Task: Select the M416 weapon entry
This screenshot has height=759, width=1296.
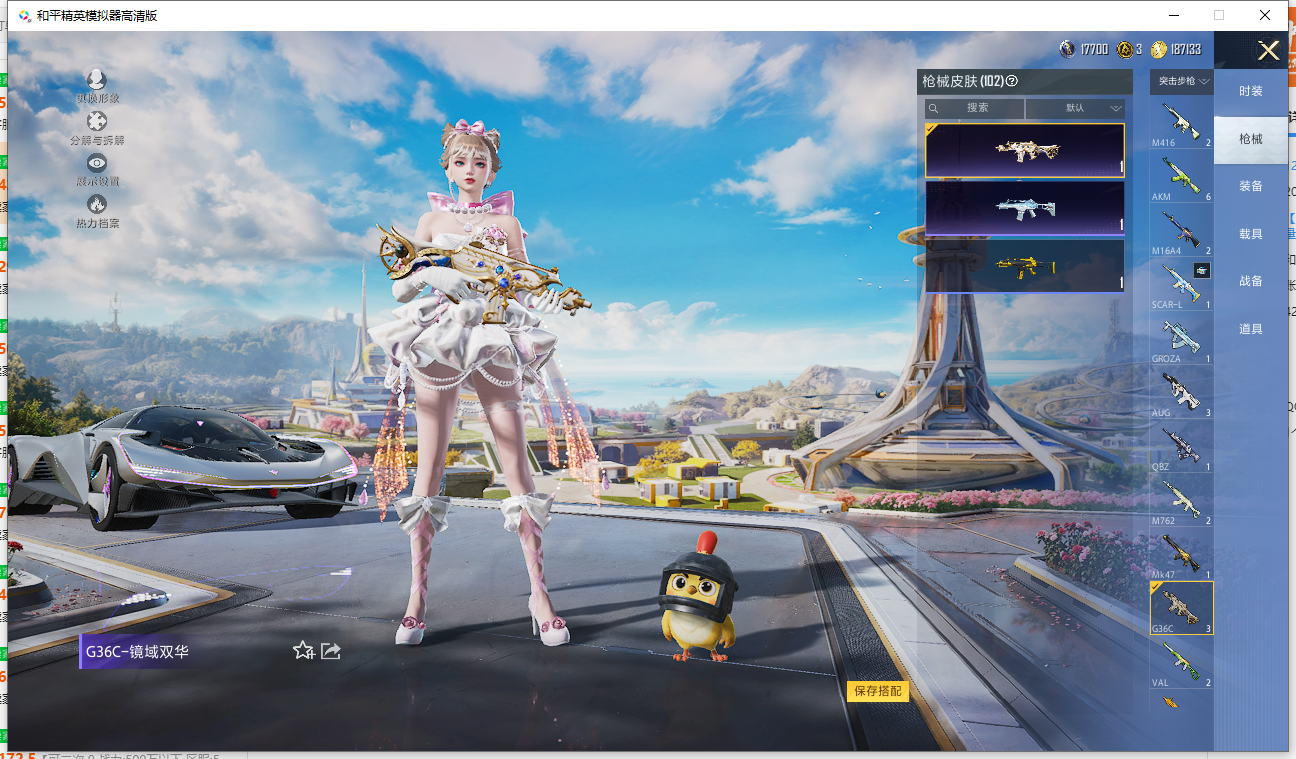Action: 1181,124
